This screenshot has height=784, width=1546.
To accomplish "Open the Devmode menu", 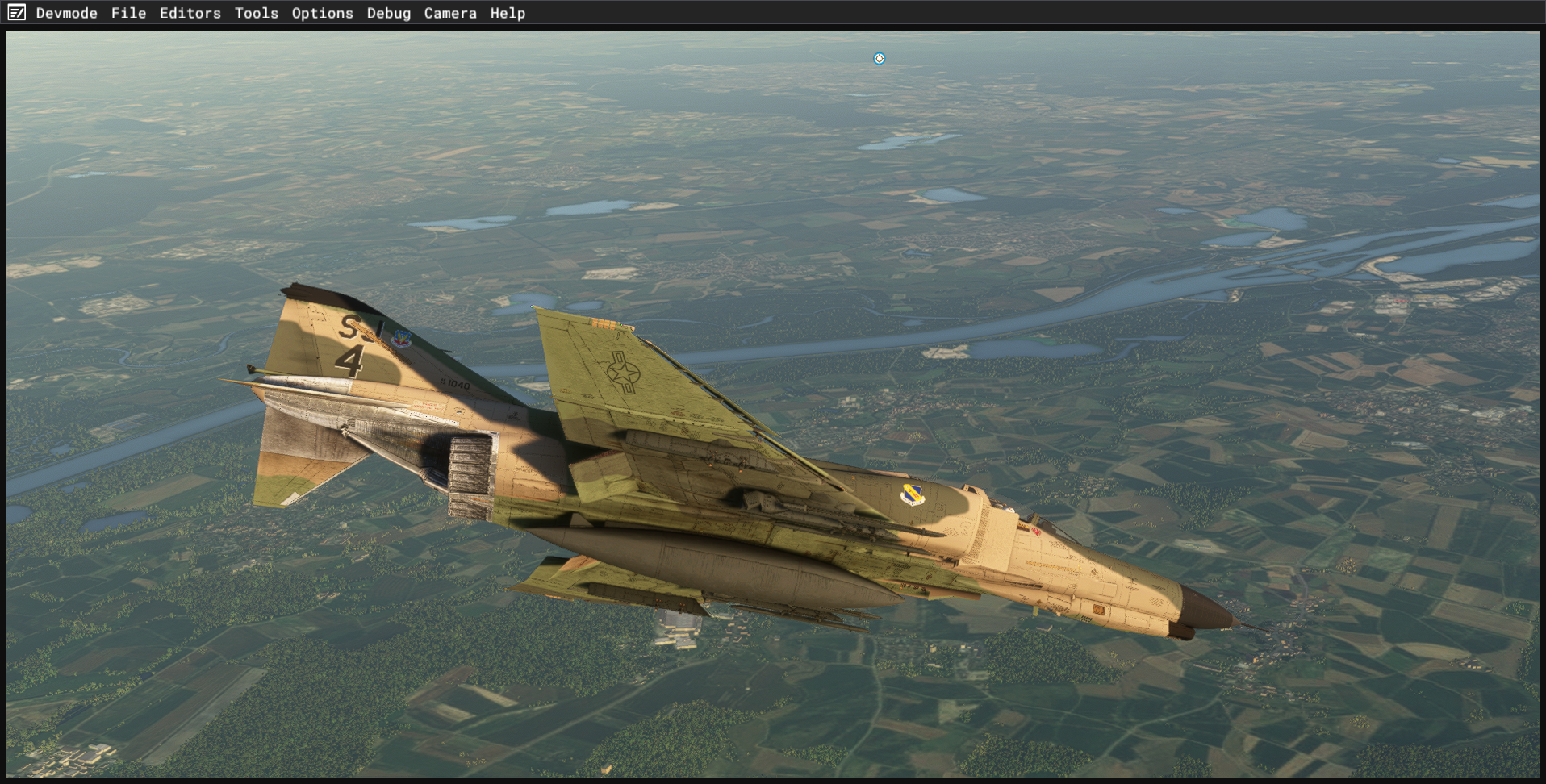I will (x=66, y=13).
